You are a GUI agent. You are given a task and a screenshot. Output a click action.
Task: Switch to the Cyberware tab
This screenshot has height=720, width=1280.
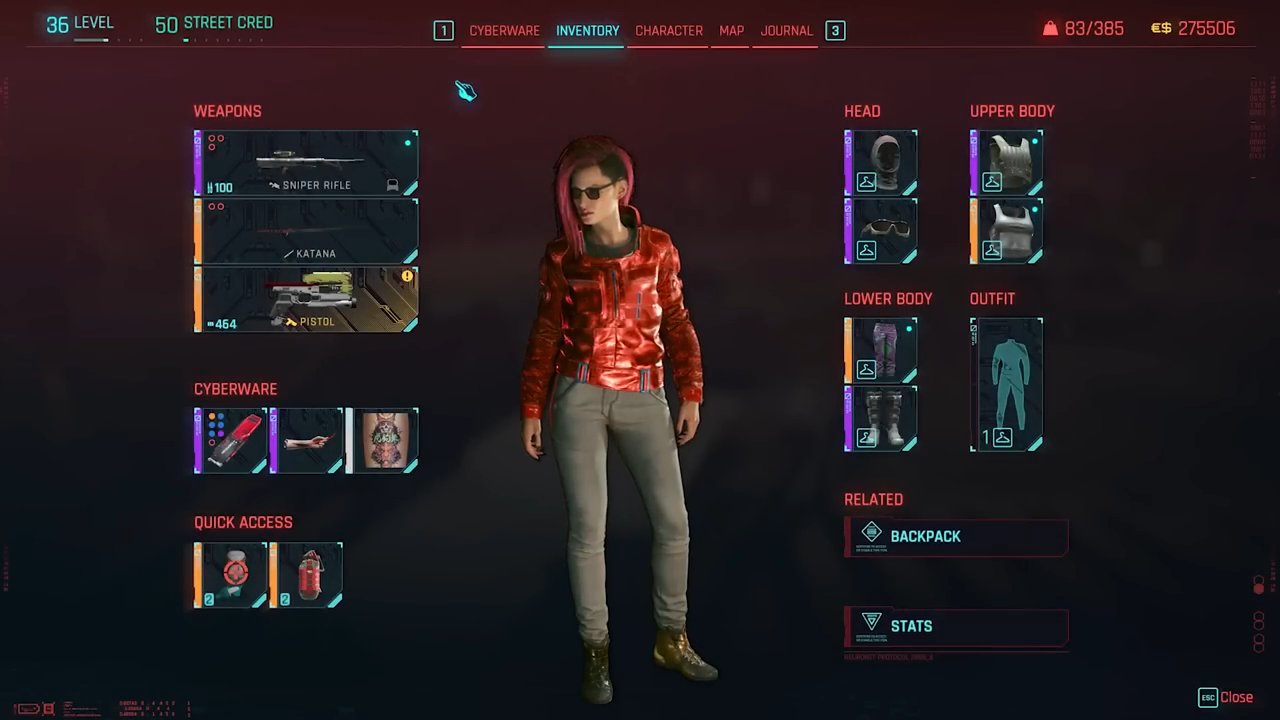(x=504, y=31)
